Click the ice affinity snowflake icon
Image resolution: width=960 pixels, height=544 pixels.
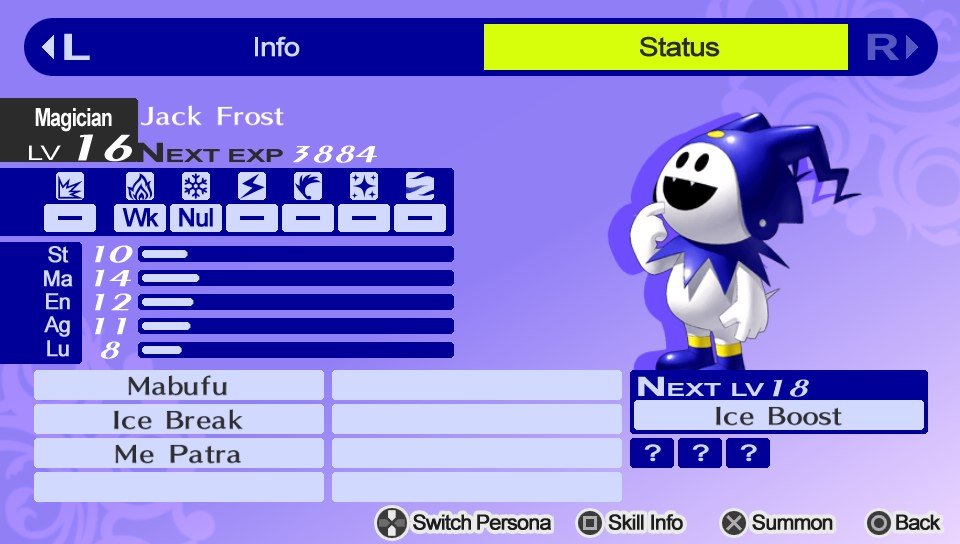point(196,187)
